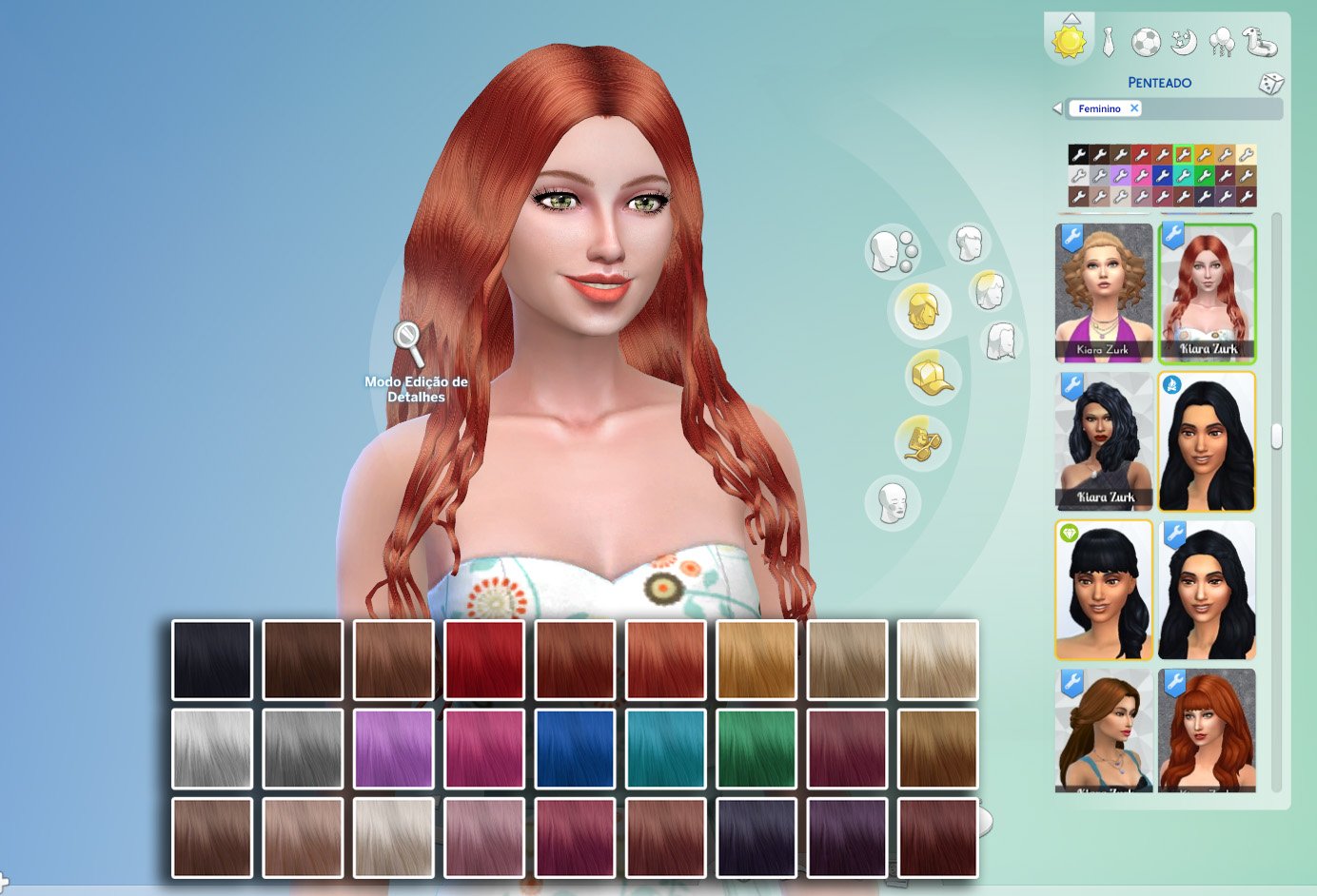Choose the large purple hair color swatch
The image size is (1317, 896).
coord(393,749)
